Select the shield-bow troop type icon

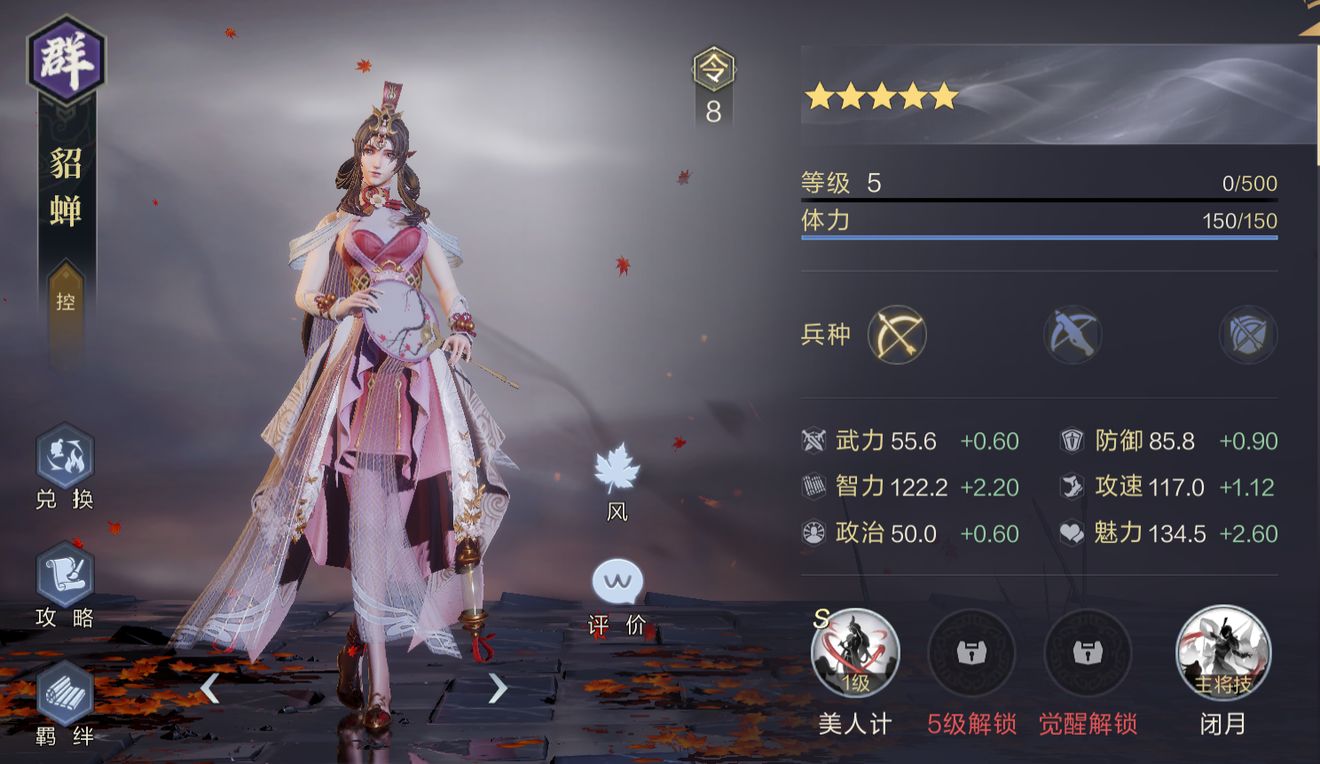[1248, 334]
